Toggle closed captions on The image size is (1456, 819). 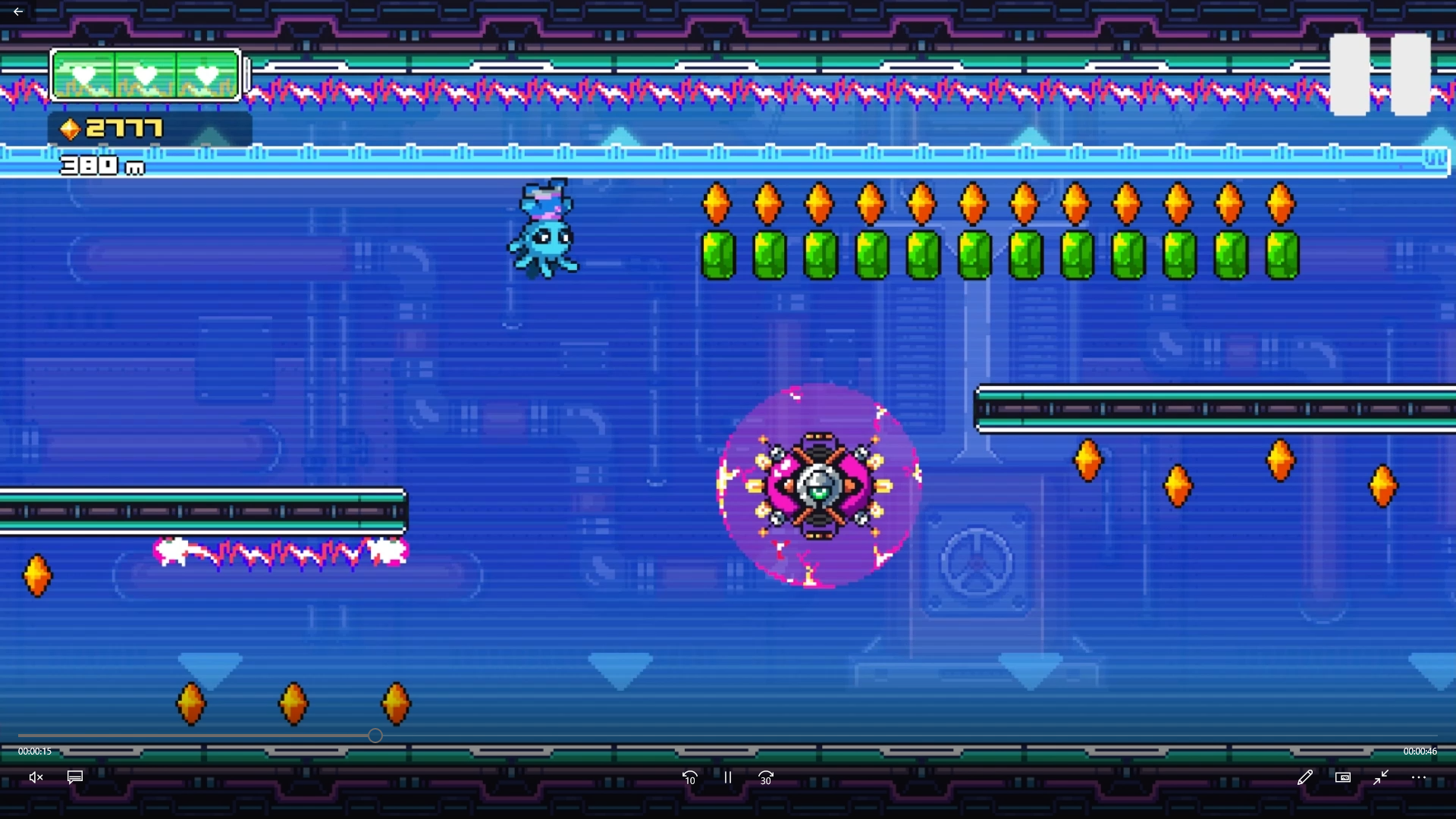(x=74, y=777)
